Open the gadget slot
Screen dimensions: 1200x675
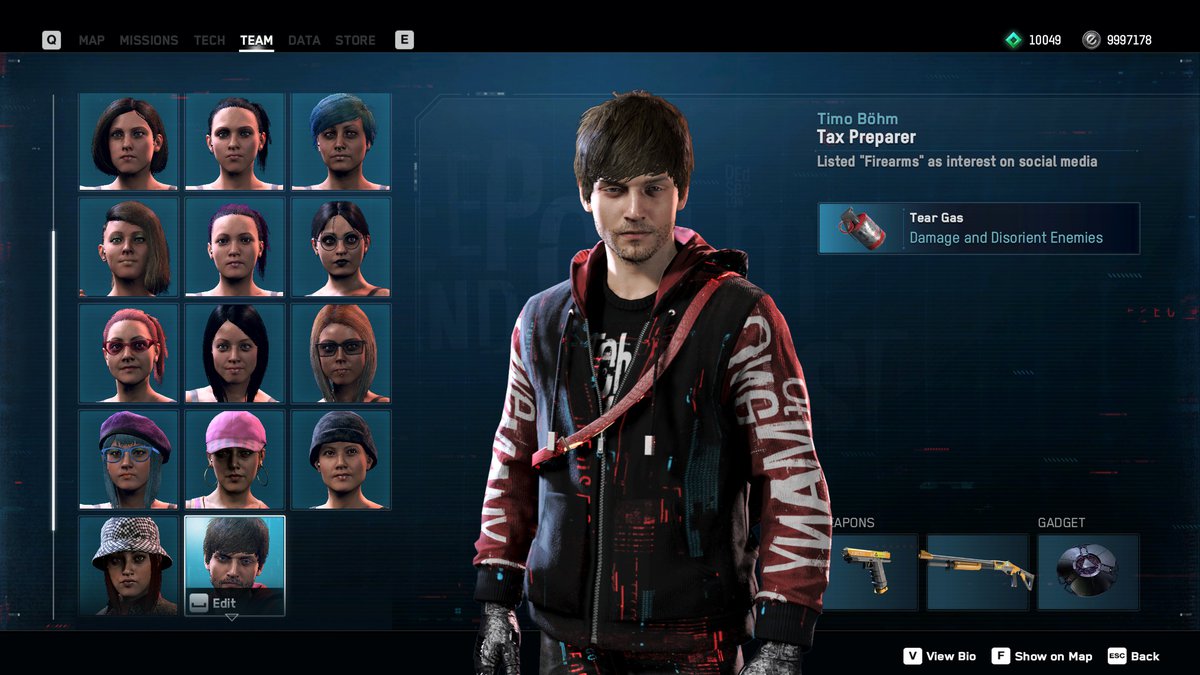[x=1087, y=572]
